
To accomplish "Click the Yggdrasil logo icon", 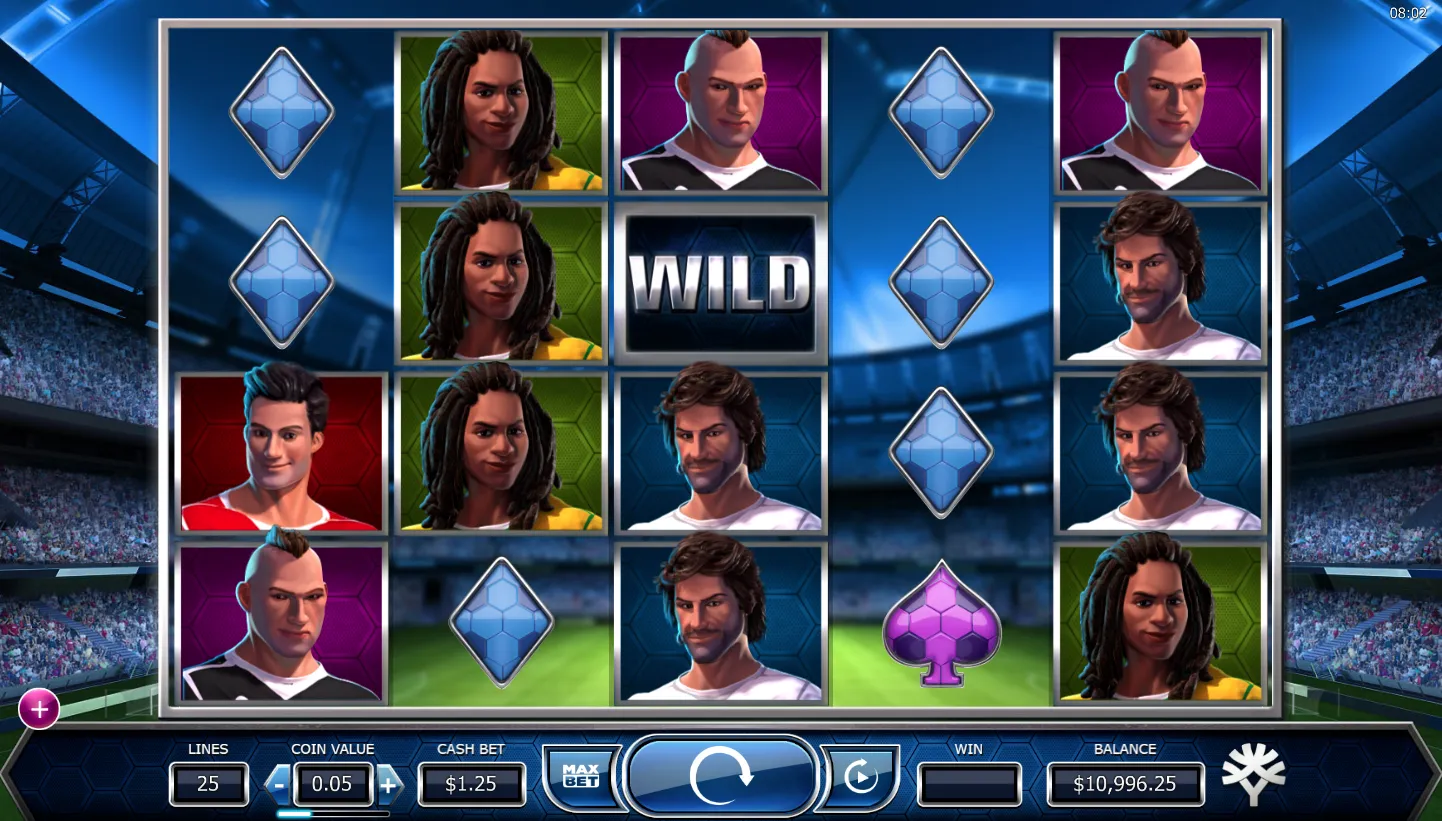I will tap(1253, 774).
